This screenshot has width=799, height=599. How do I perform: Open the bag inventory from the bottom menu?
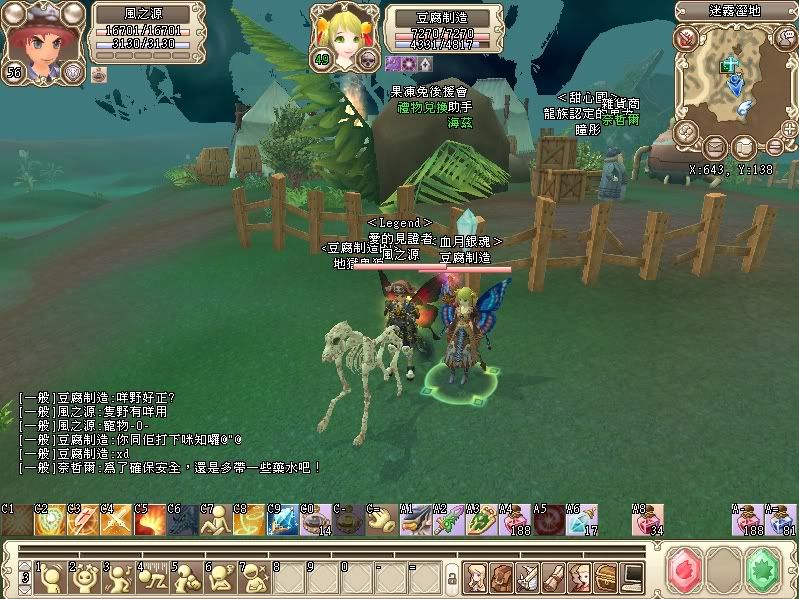(x=501, y=576)
